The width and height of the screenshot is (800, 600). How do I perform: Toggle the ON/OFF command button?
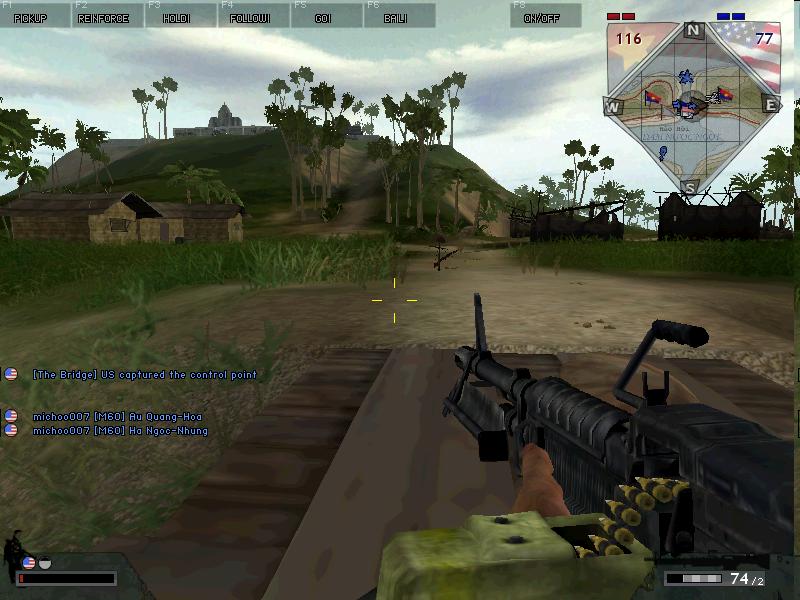pyautogui.click(x=545, y=15)
